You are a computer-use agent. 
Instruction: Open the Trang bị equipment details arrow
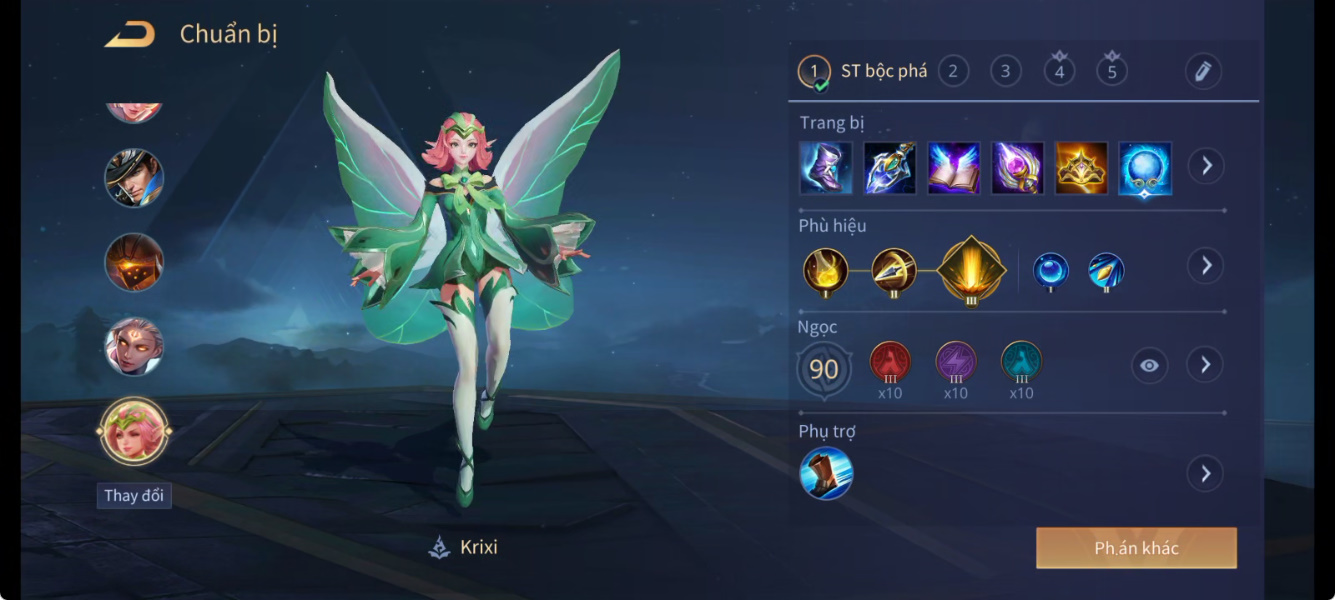1206,166
